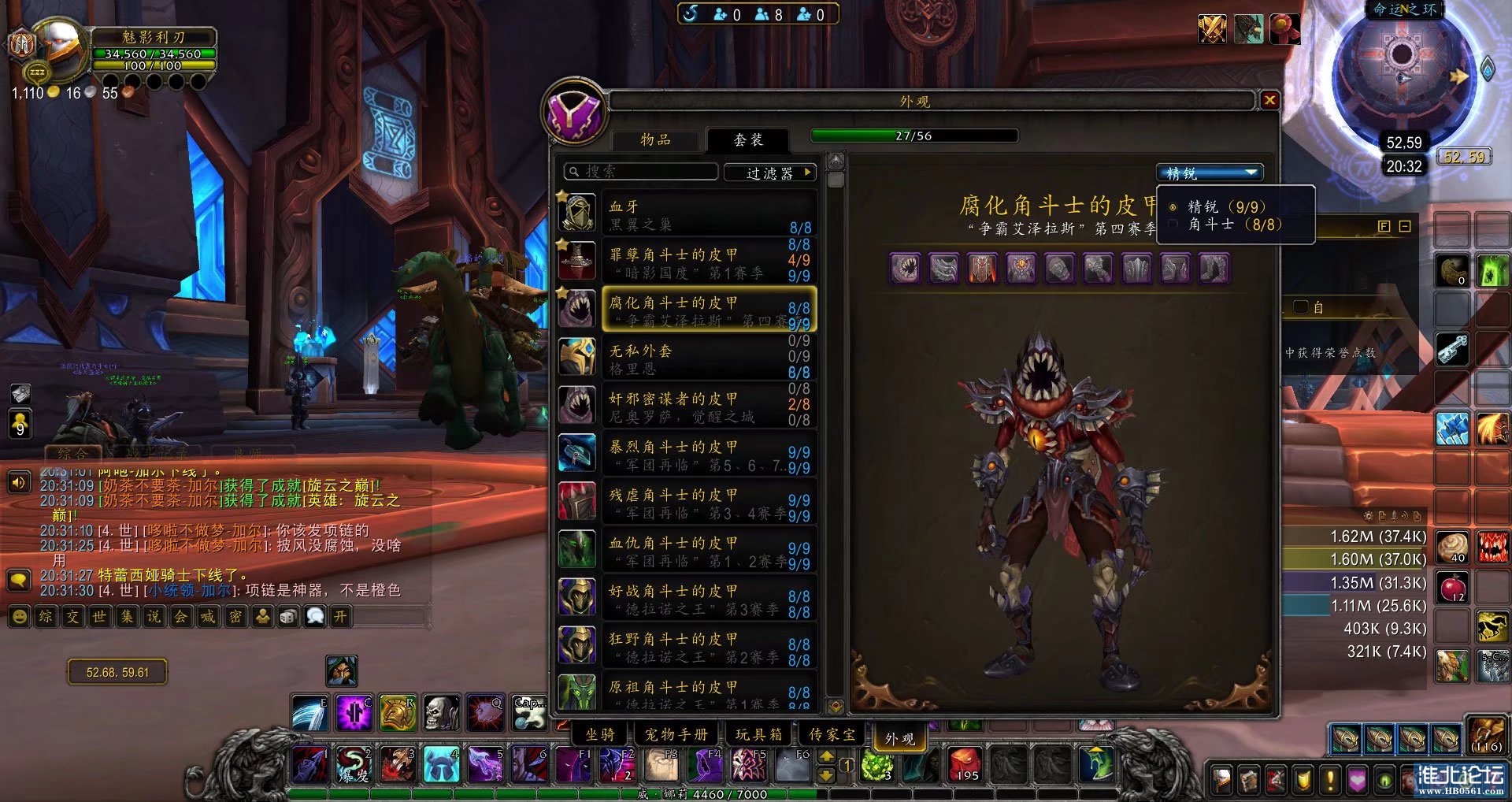The height and width of the screenshot is (802, 1512).
Task: Open the 精锐 variant dropdown
Action: click(x=1210, y=173)
